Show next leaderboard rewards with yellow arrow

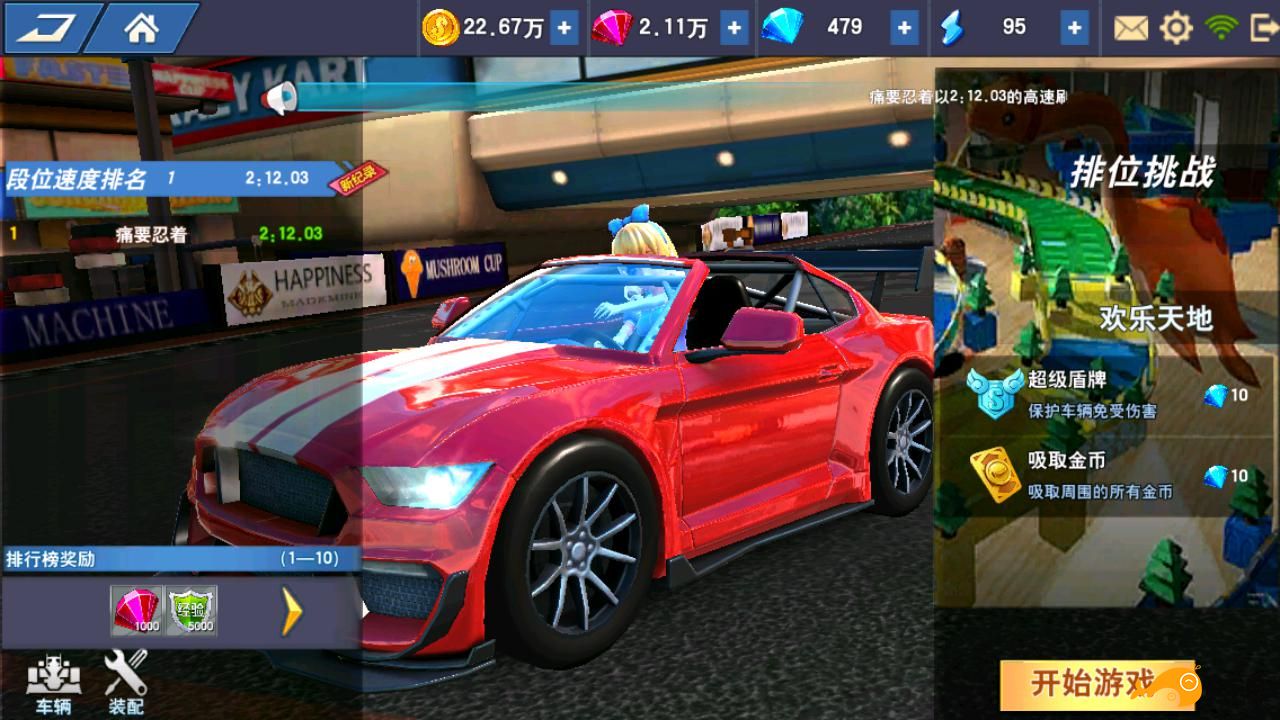click(x=292, y=611)
